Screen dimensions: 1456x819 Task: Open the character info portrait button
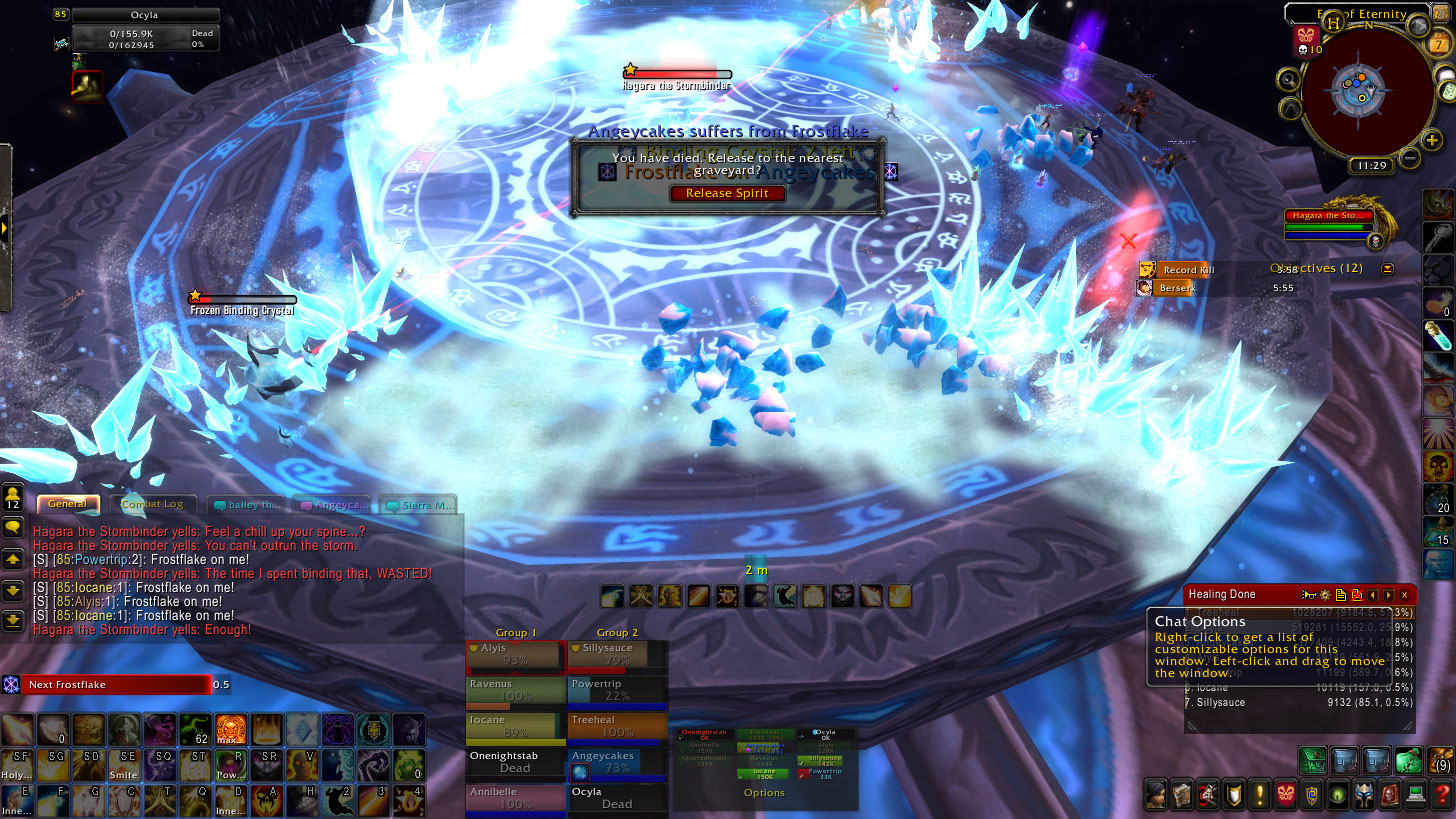click(x=1156, y=795)
